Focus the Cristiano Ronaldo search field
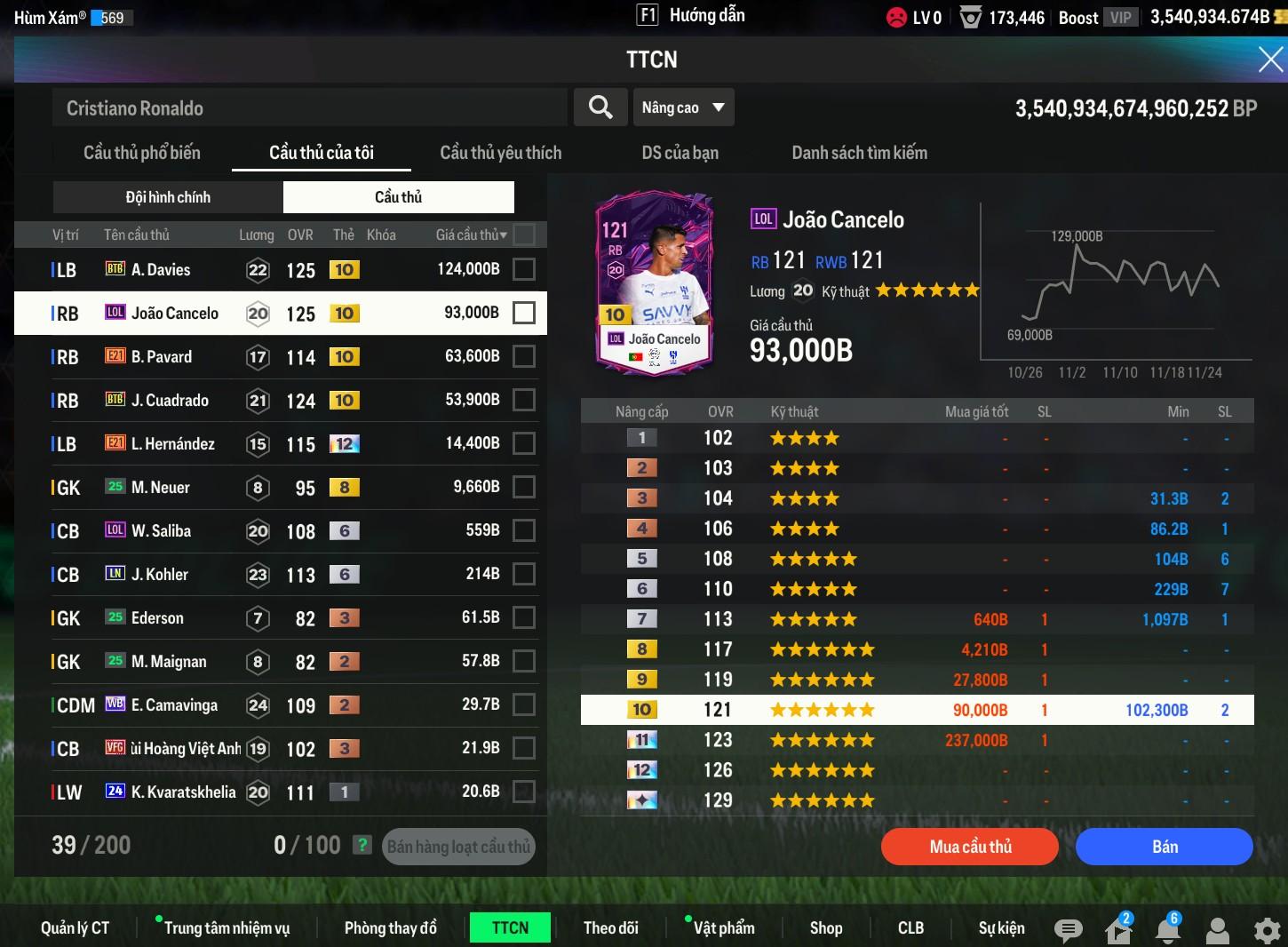The width and height of the screenshot is (1288, 947). click(x=309, y=108)
